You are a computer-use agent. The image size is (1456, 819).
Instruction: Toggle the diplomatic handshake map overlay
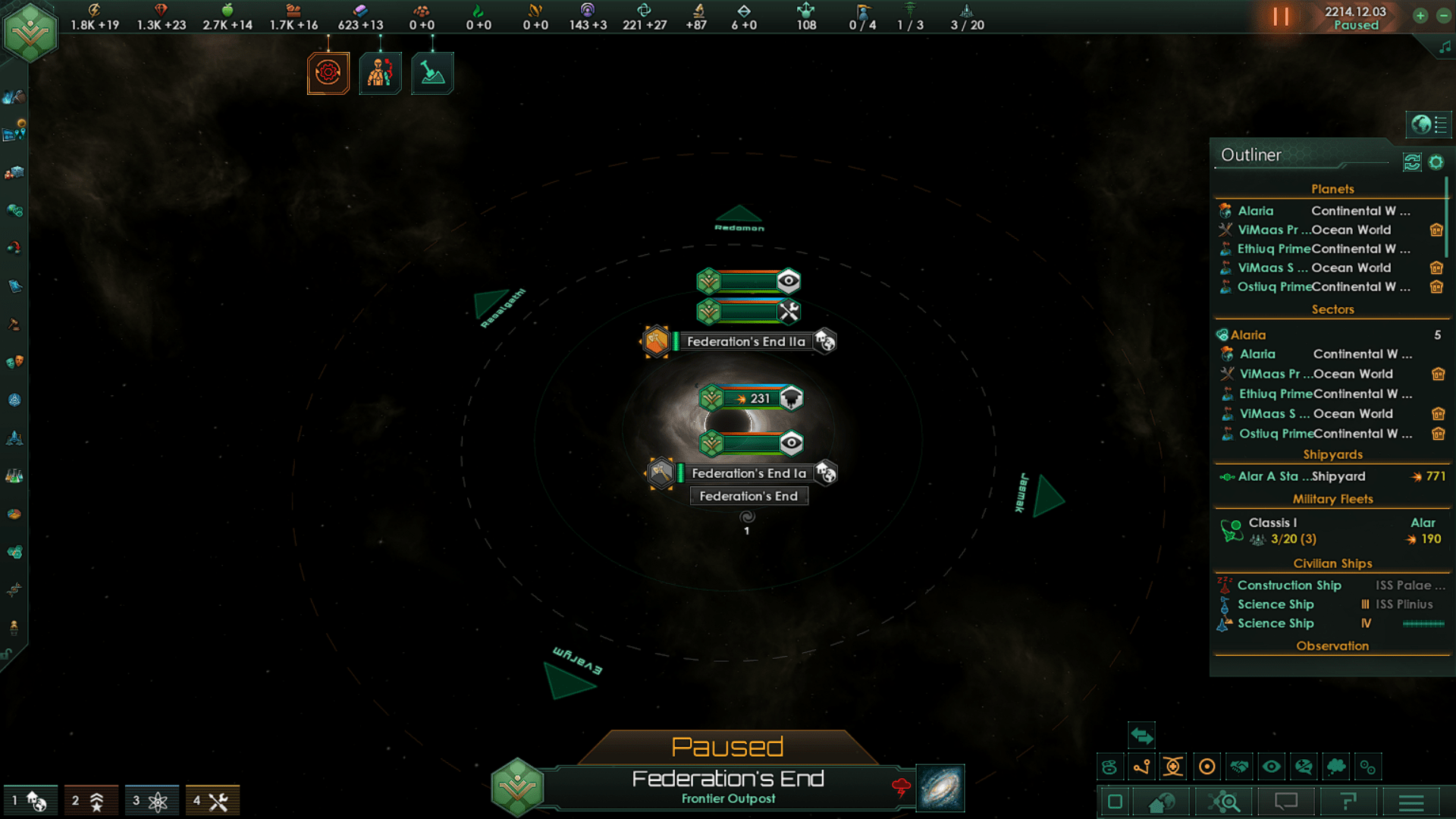(x=1239, y=767)
